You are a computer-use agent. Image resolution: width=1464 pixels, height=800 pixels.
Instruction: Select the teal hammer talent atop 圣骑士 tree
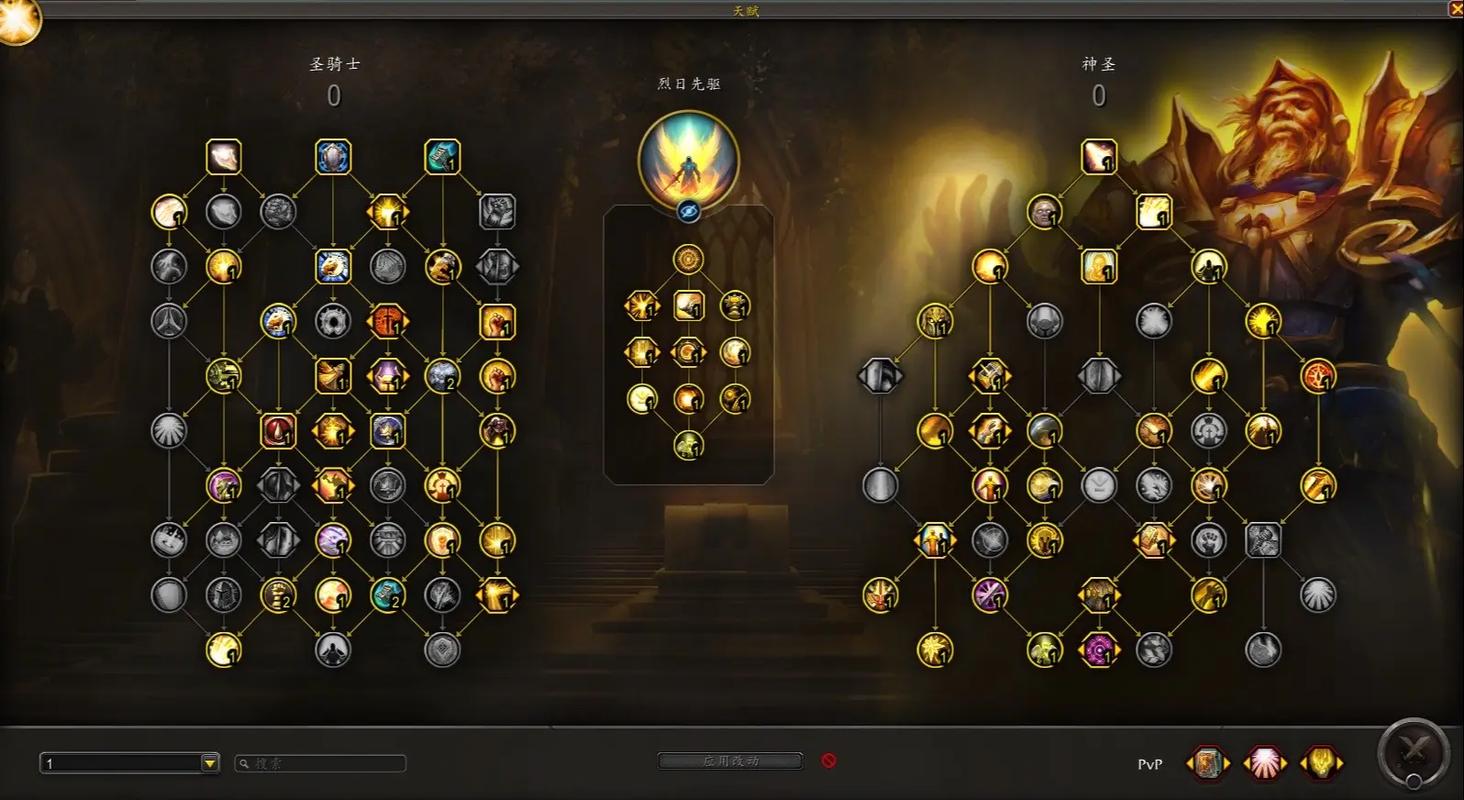click(x=442, y=157)
